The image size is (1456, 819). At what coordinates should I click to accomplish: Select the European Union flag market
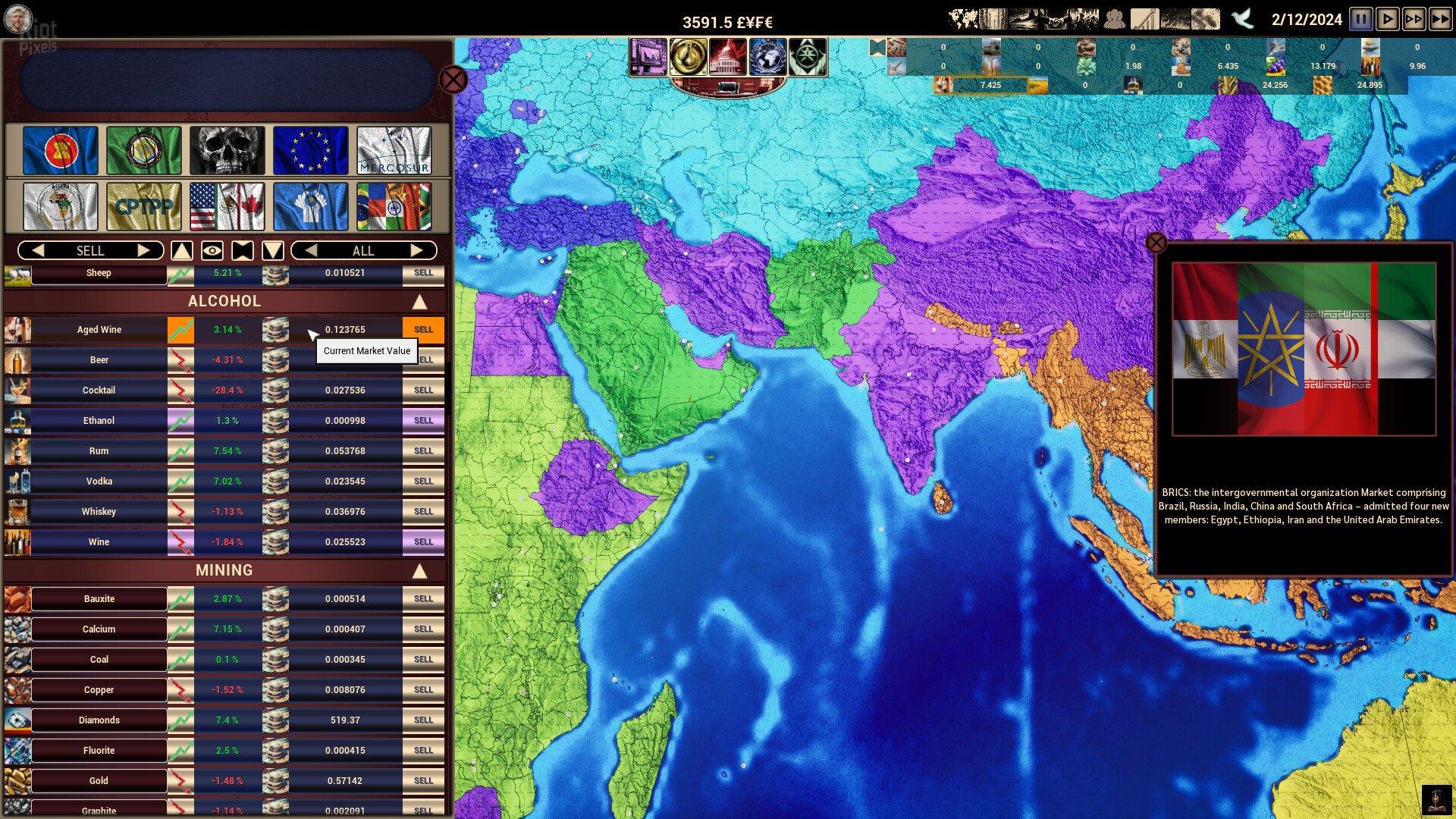click(311, 150)
